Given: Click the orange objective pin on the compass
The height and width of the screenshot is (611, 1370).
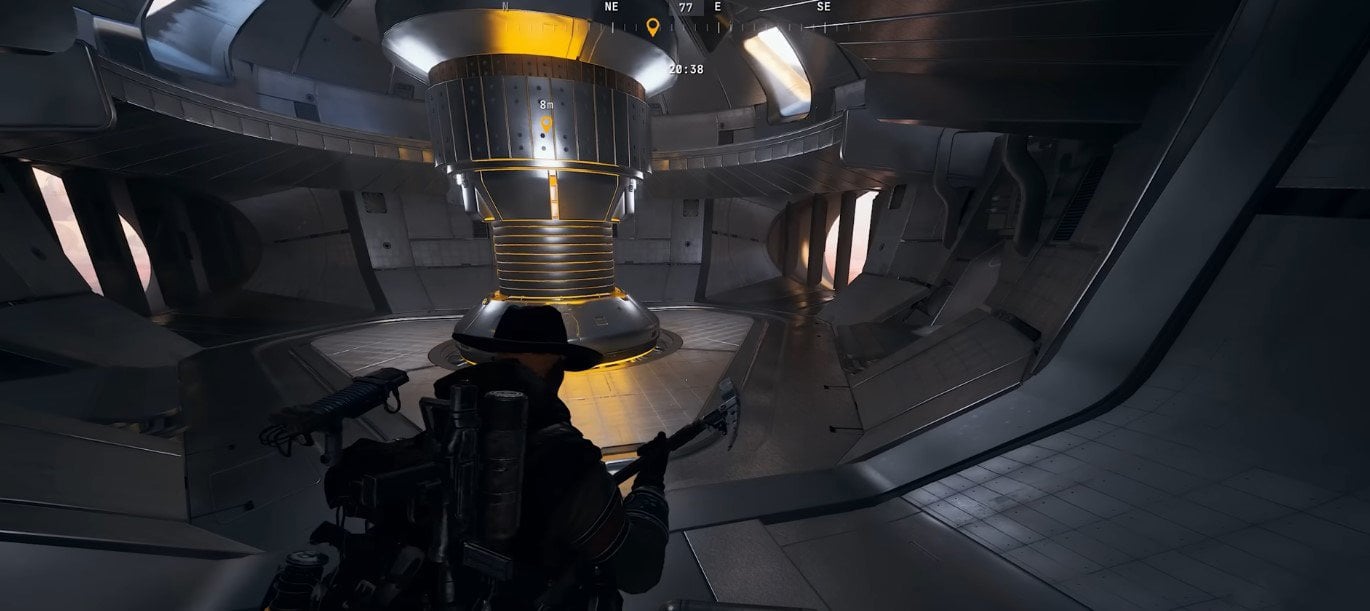Looking at the screenshot, I should coord(653,27).
